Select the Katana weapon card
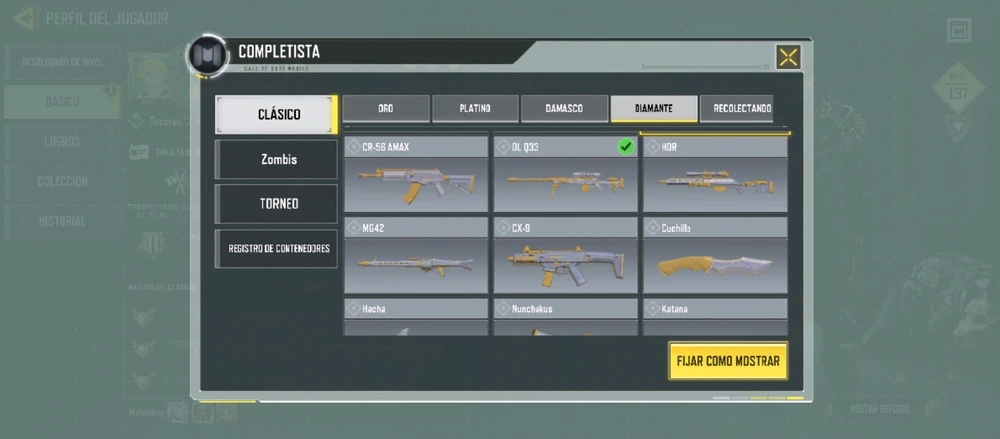Image resolution: width=1000 pixels, height=439 pixels. 714,317
